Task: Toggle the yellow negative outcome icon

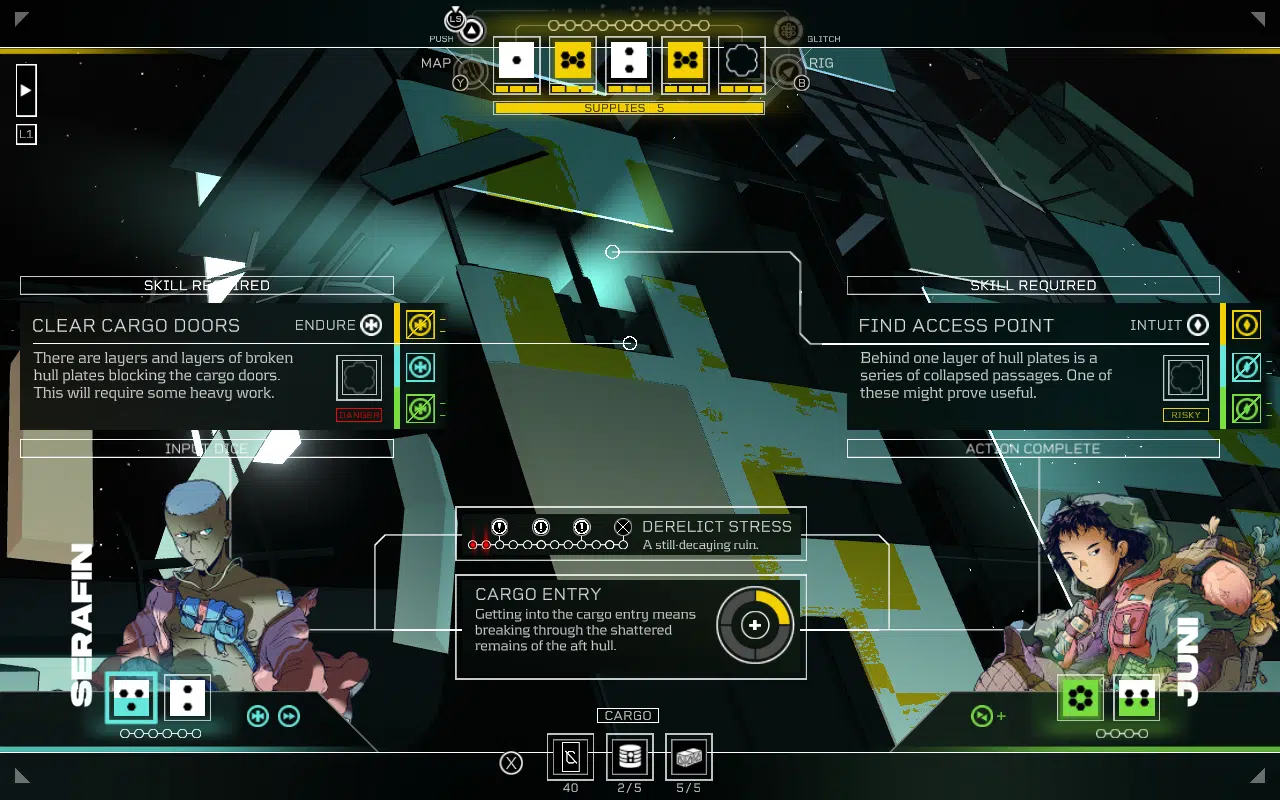Action: tap(419, 324)
